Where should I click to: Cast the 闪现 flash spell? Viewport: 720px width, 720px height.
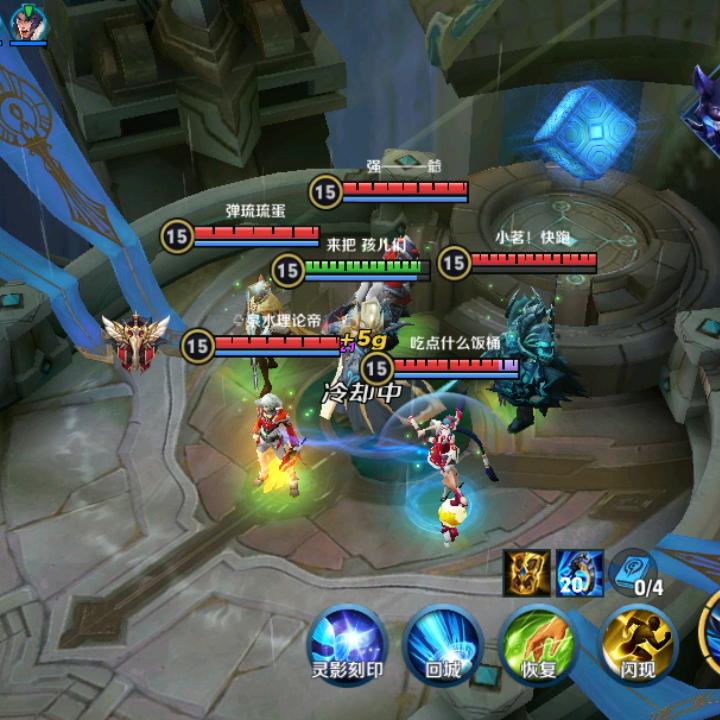(637, 643)
